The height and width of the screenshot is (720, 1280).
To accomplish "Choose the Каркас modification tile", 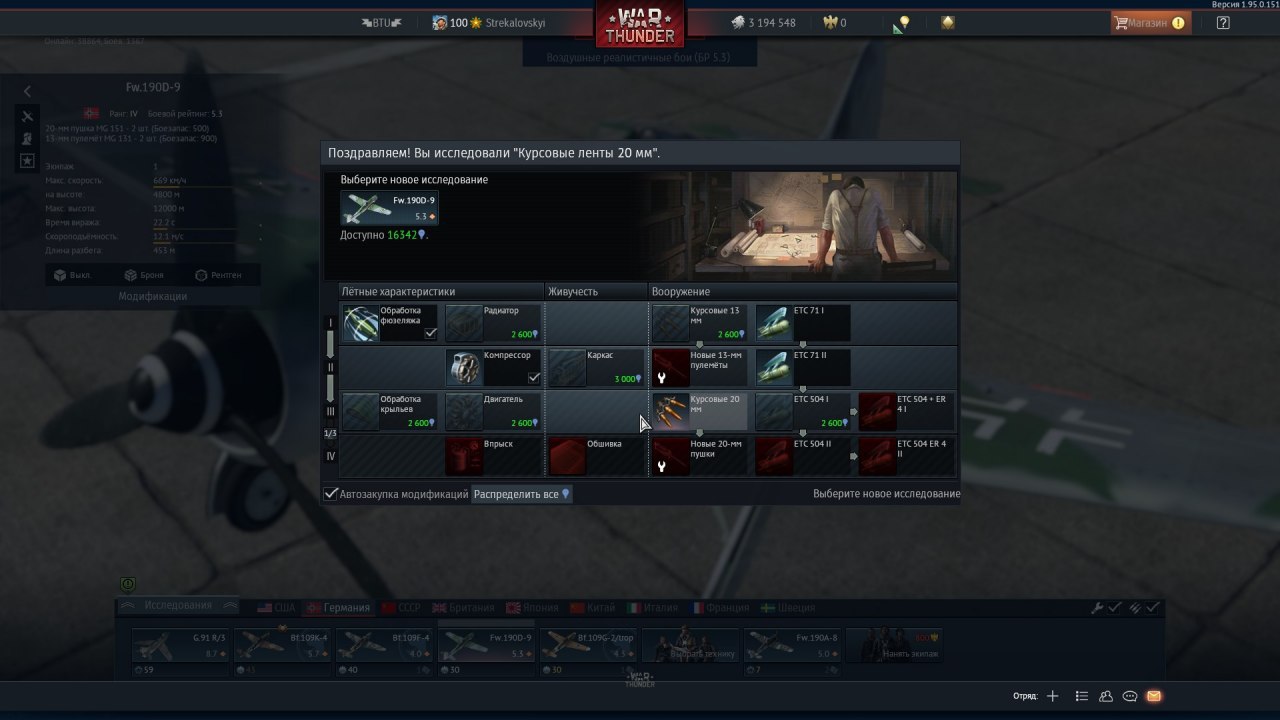I will click(x=596, y=367).
